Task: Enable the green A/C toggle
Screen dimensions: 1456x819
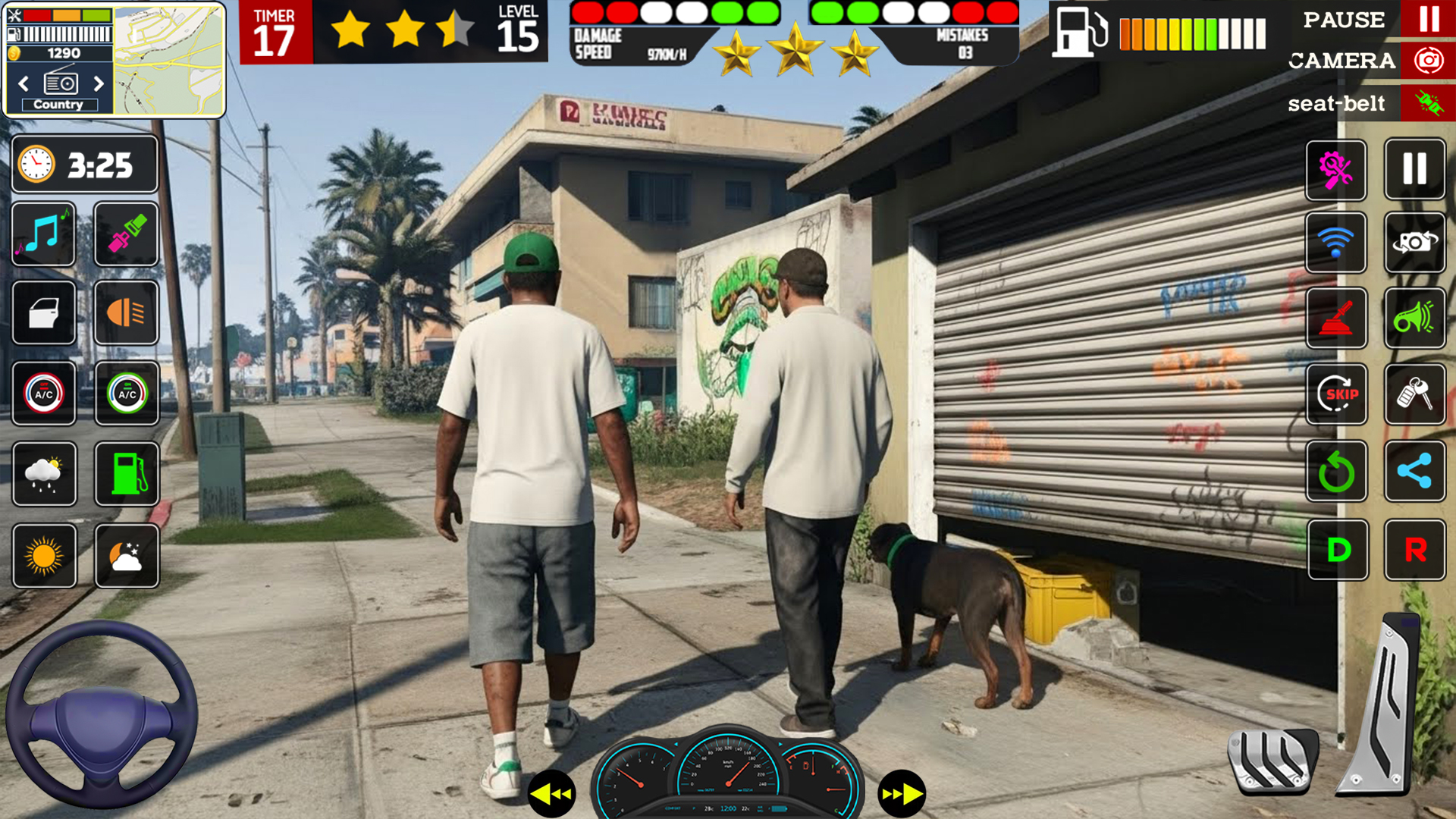Action: coord(126,394)
